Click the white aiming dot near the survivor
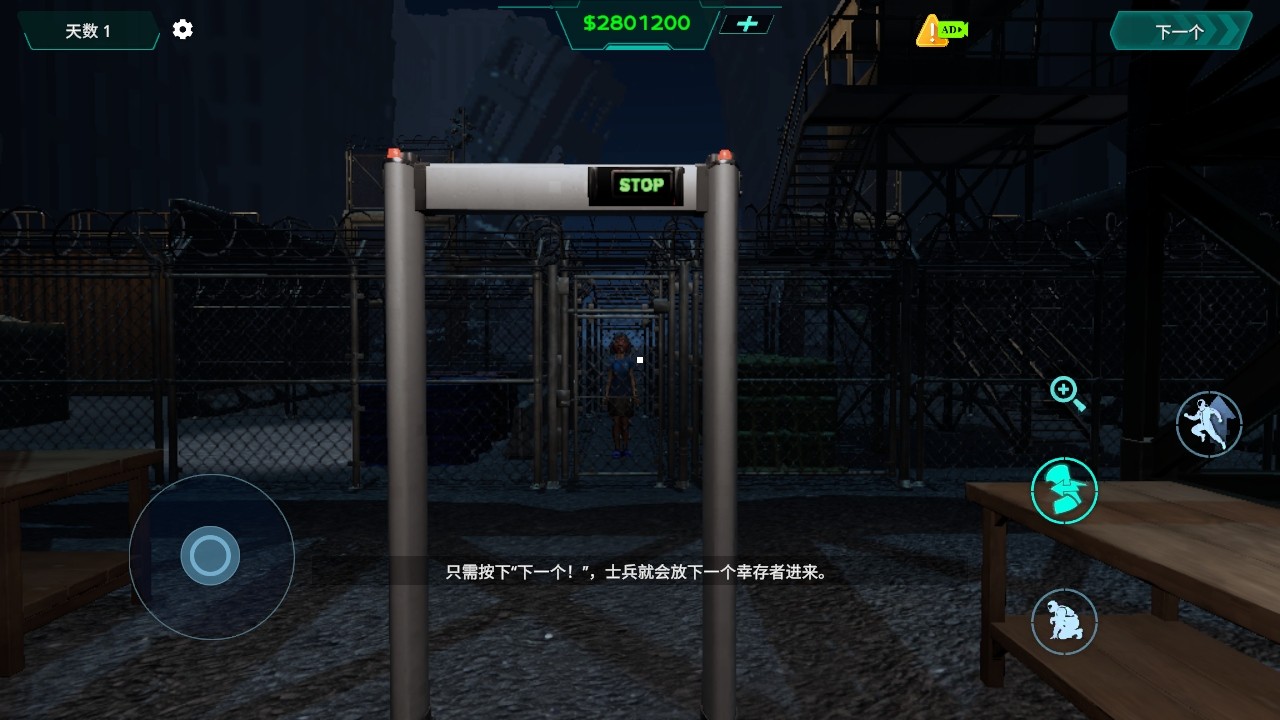The width and height of the screenshot is (1280, 720). pyautogui.click(x=638, y=359)
